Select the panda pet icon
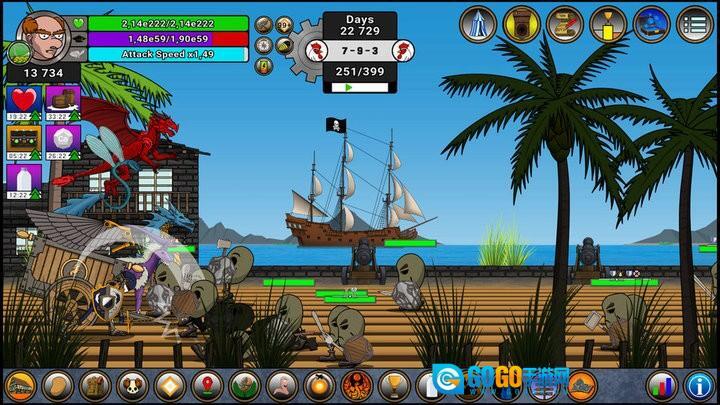This screenshot has width=720, height=405. 132,385
